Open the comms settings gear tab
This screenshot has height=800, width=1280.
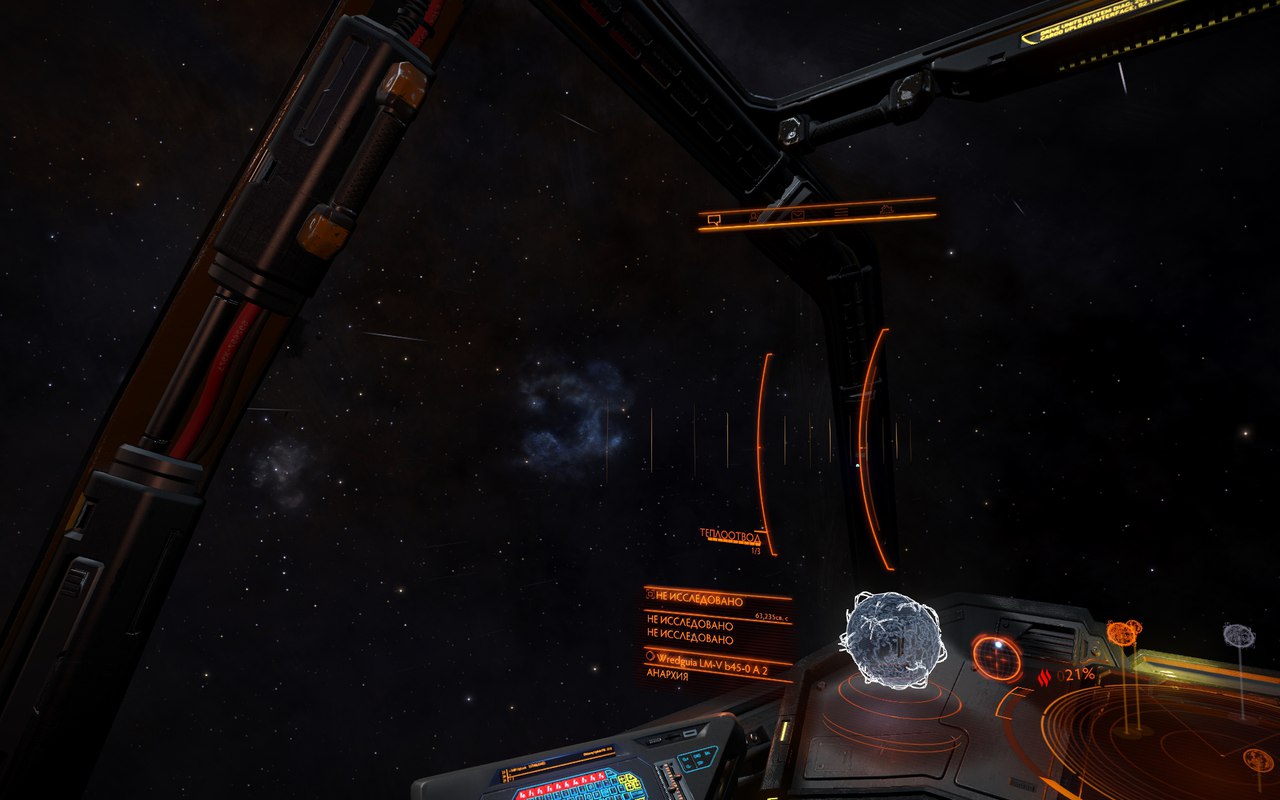pyautogui.click(x=886, y=209)
